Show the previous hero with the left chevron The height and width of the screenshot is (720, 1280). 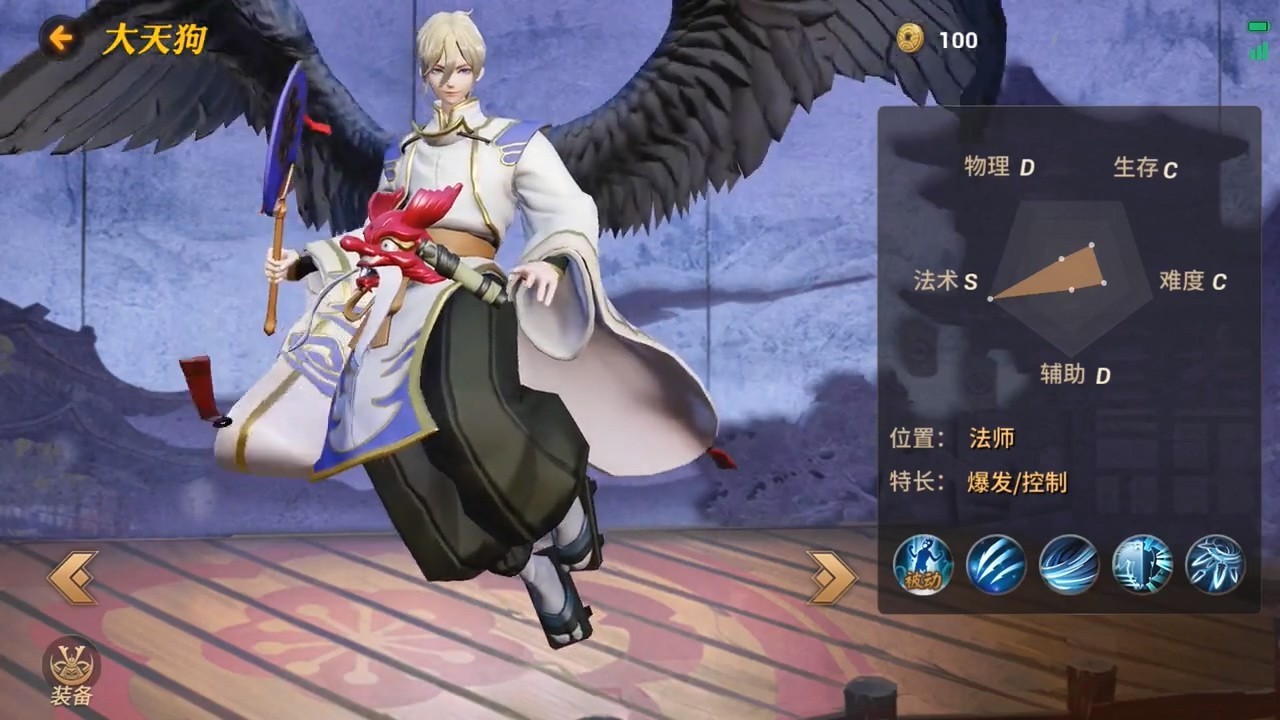(x=73, y=577)
